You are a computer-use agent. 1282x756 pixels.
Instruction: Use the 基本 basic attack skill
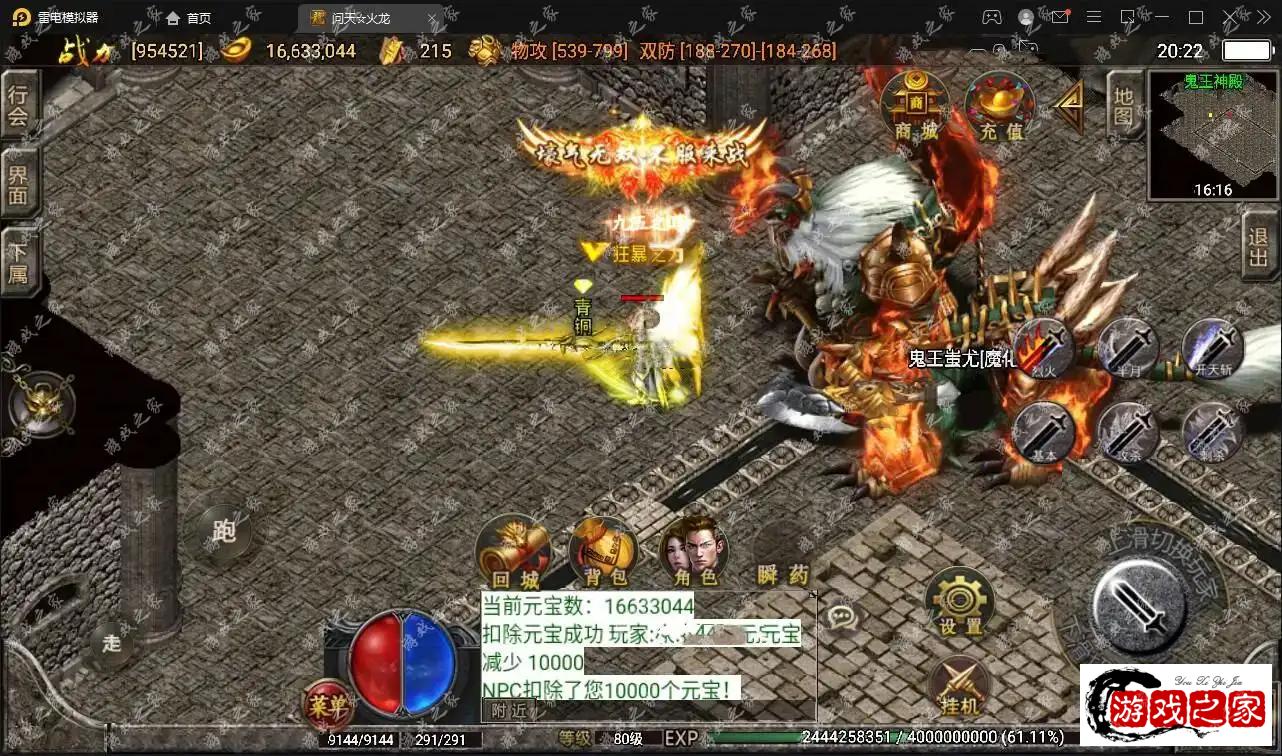[1043, 432]
